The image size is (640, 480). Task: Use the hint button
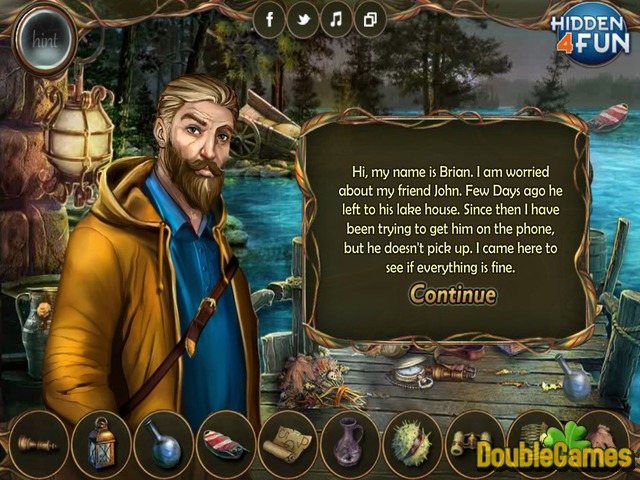point(46,40)
